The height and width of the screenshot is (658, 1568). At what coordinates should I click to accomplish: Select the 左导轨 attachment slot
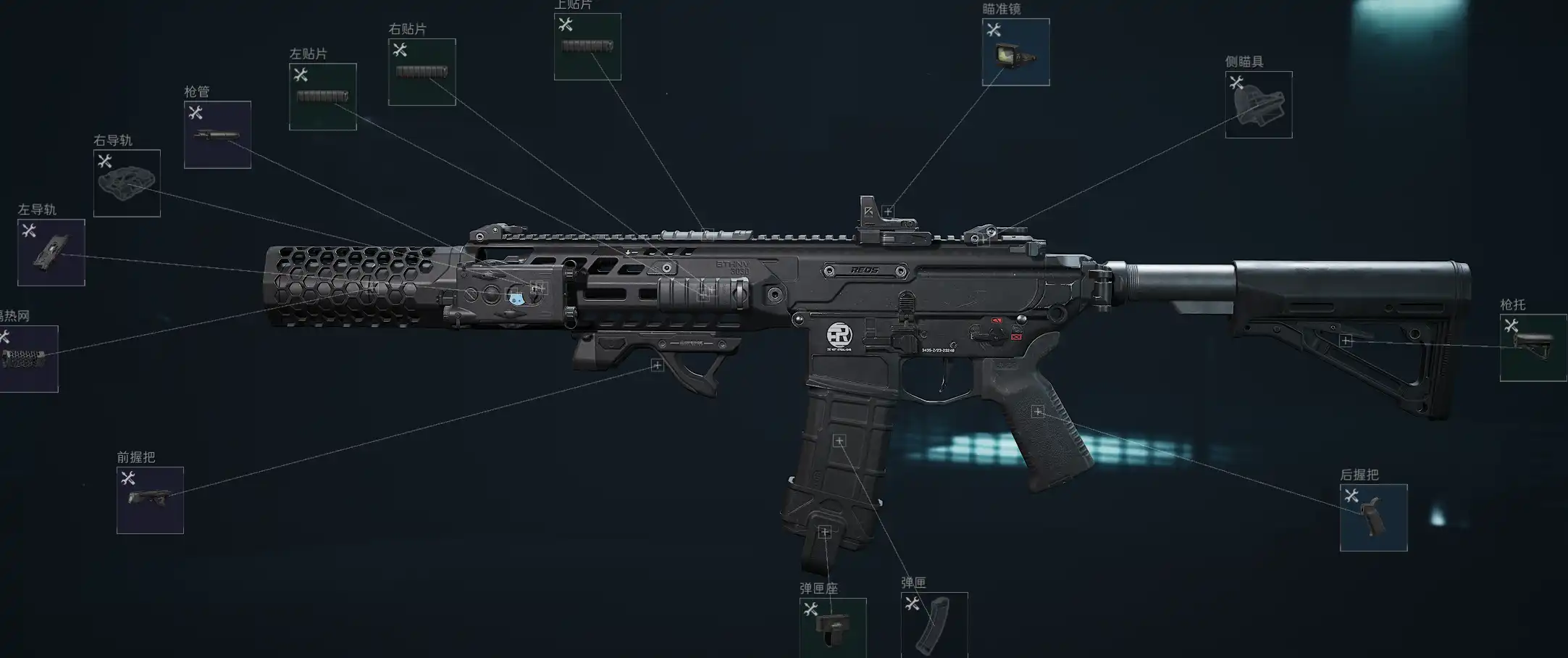tap(51, 252)
